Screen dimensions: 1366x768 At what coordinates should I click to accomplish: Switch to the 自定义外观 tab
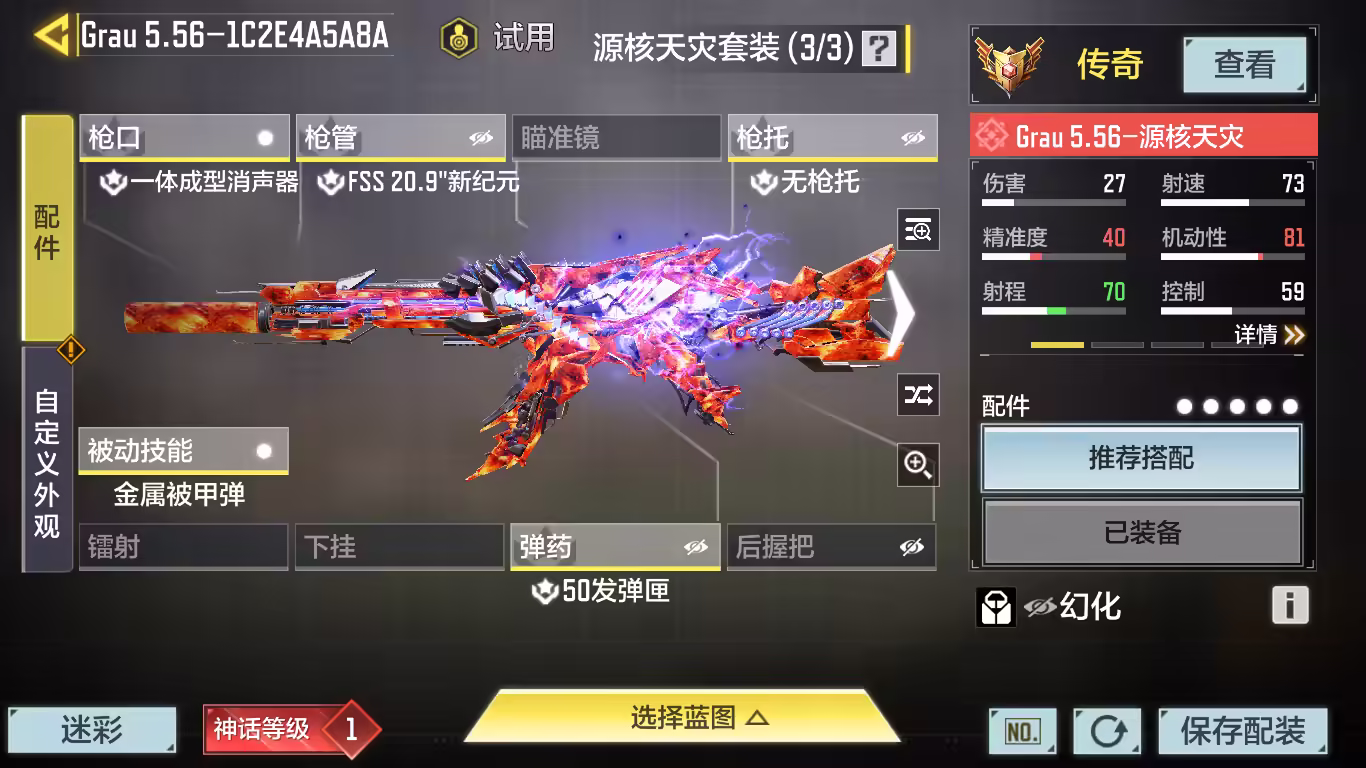[x=47, y=462]
